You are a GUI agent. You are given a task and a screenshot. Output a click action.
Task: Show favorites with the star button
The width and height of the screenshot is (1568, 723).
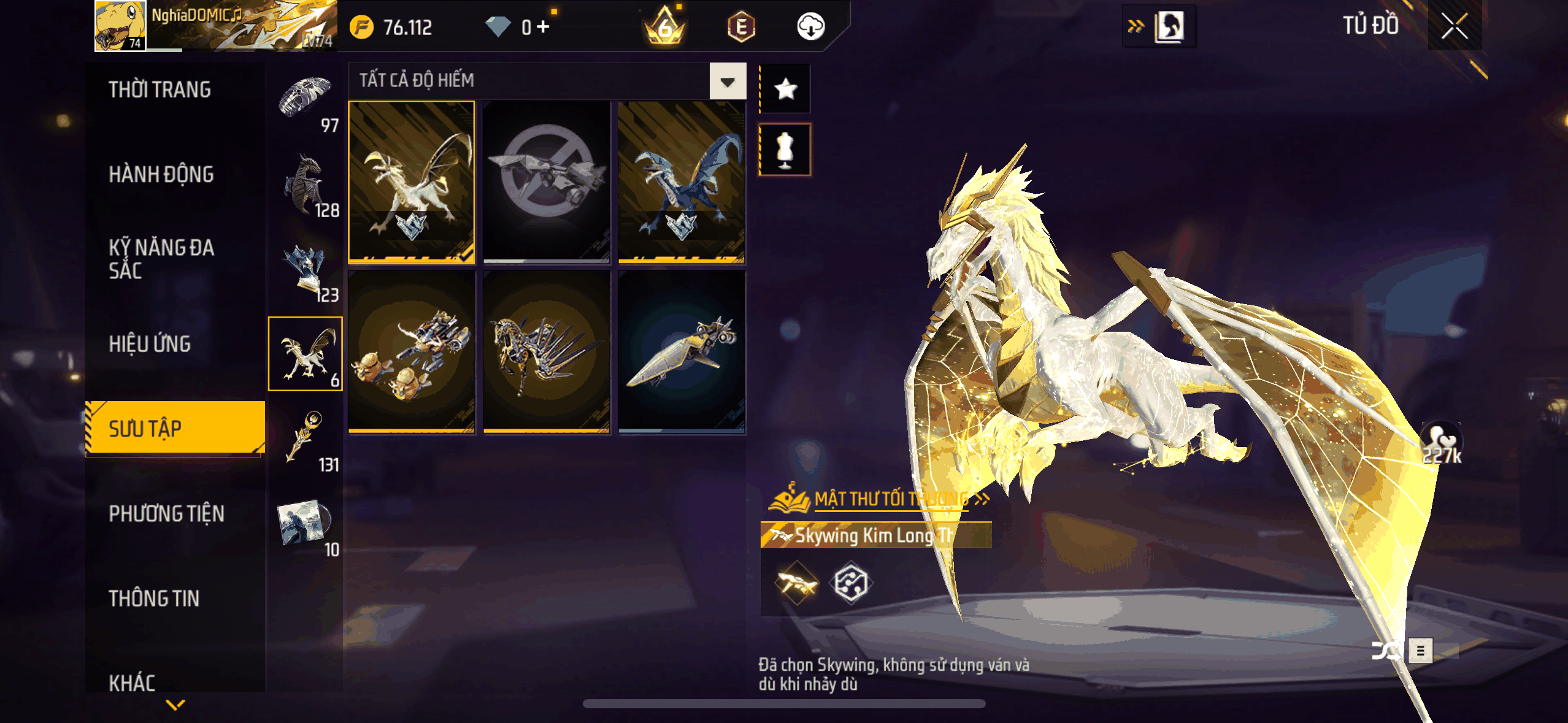(785, 90)
